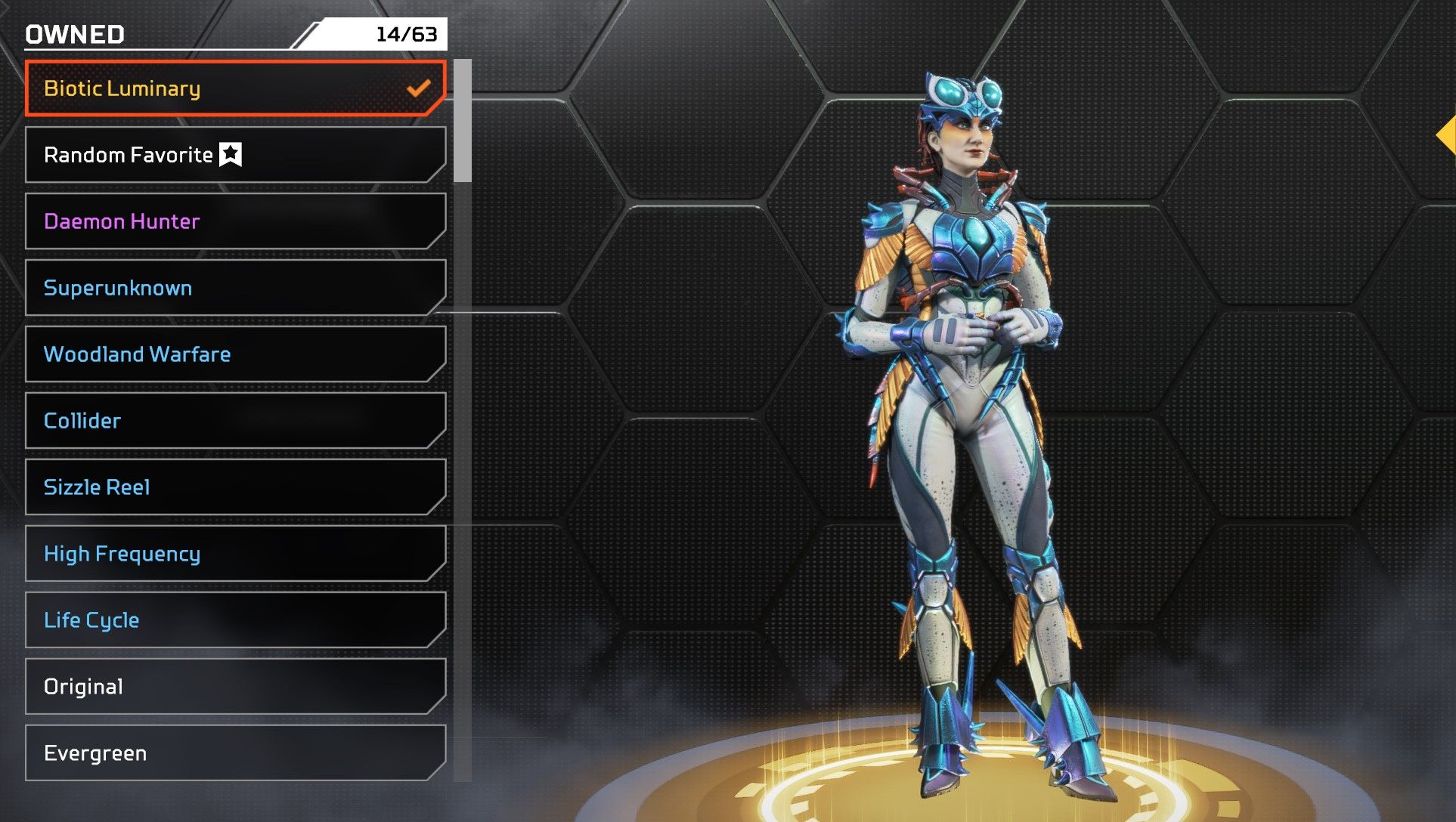The width and height of the screenshot is (1456, 822).
Task: Choose the Collider skin
Action: click(x=234, y=421)
